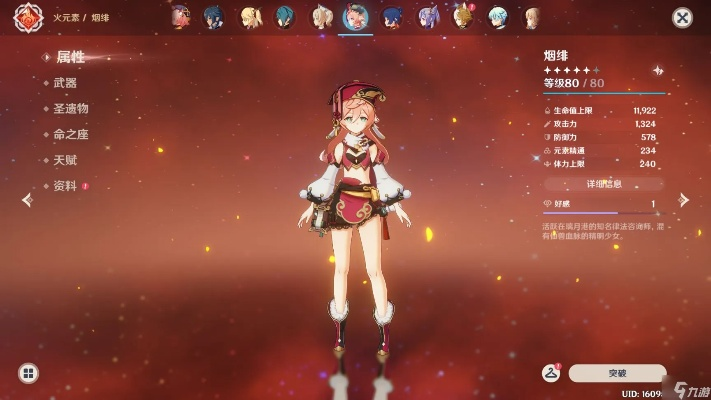Image resolution: width=711 pixels, height=400 pixels.
Task: Select the purple-haired character portrait
Action: pyautogui.click(x=429, y=17)
